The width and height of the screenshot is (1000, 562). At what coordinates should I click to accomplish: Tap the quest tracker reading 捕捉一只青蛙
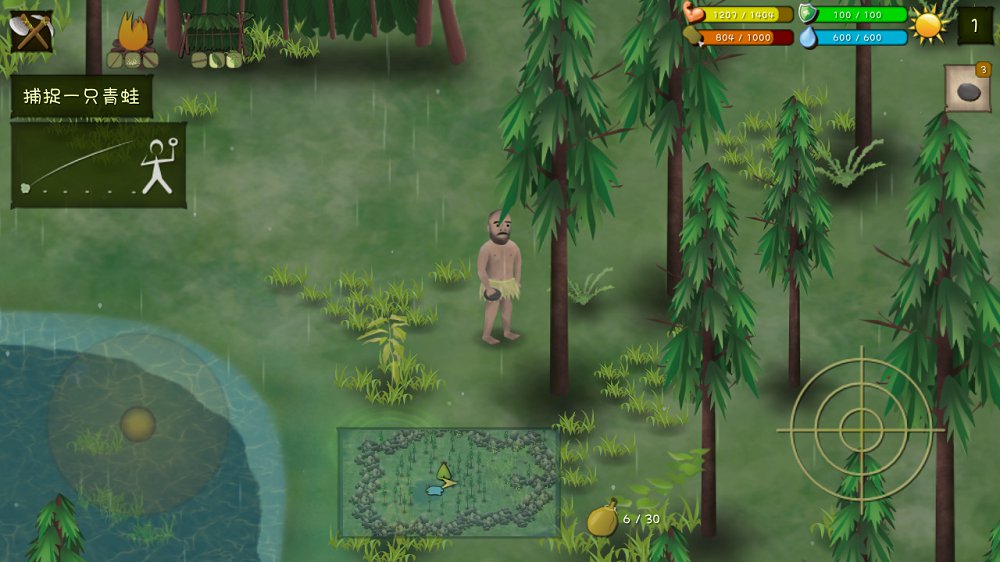click(x=82, y=97)
